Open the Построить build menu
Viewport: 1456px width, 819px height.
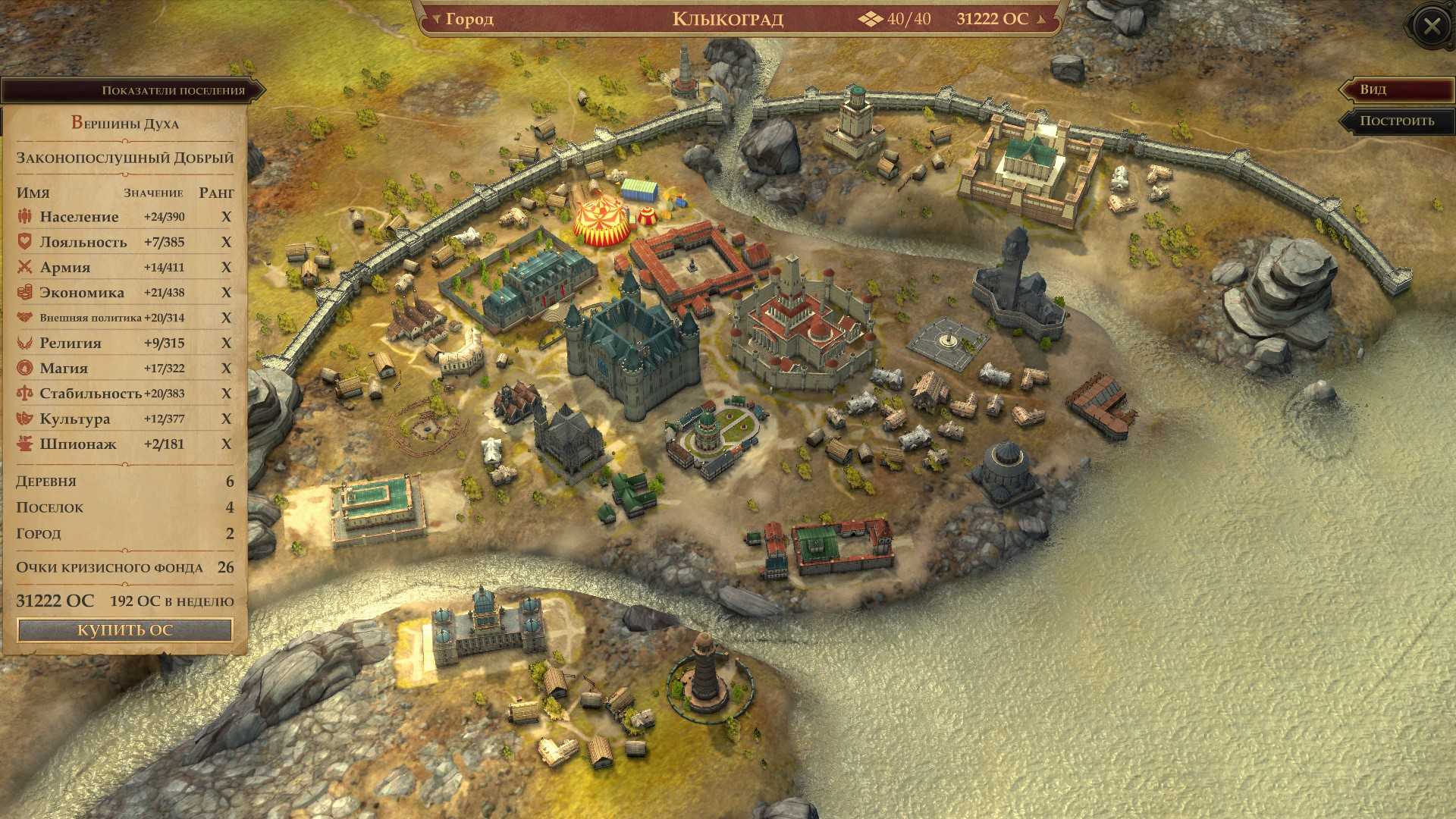click(x=1396, y=121)
